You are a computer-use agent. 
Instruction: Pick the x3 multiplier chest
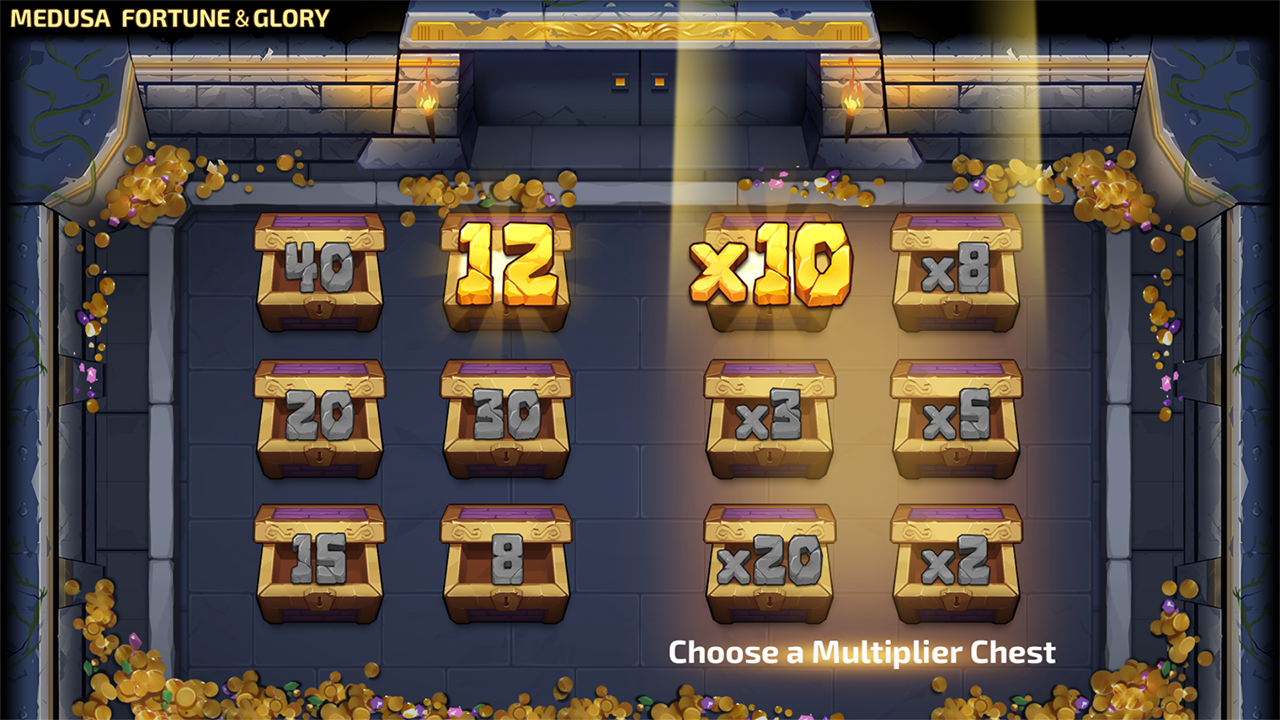coord(769,418)
